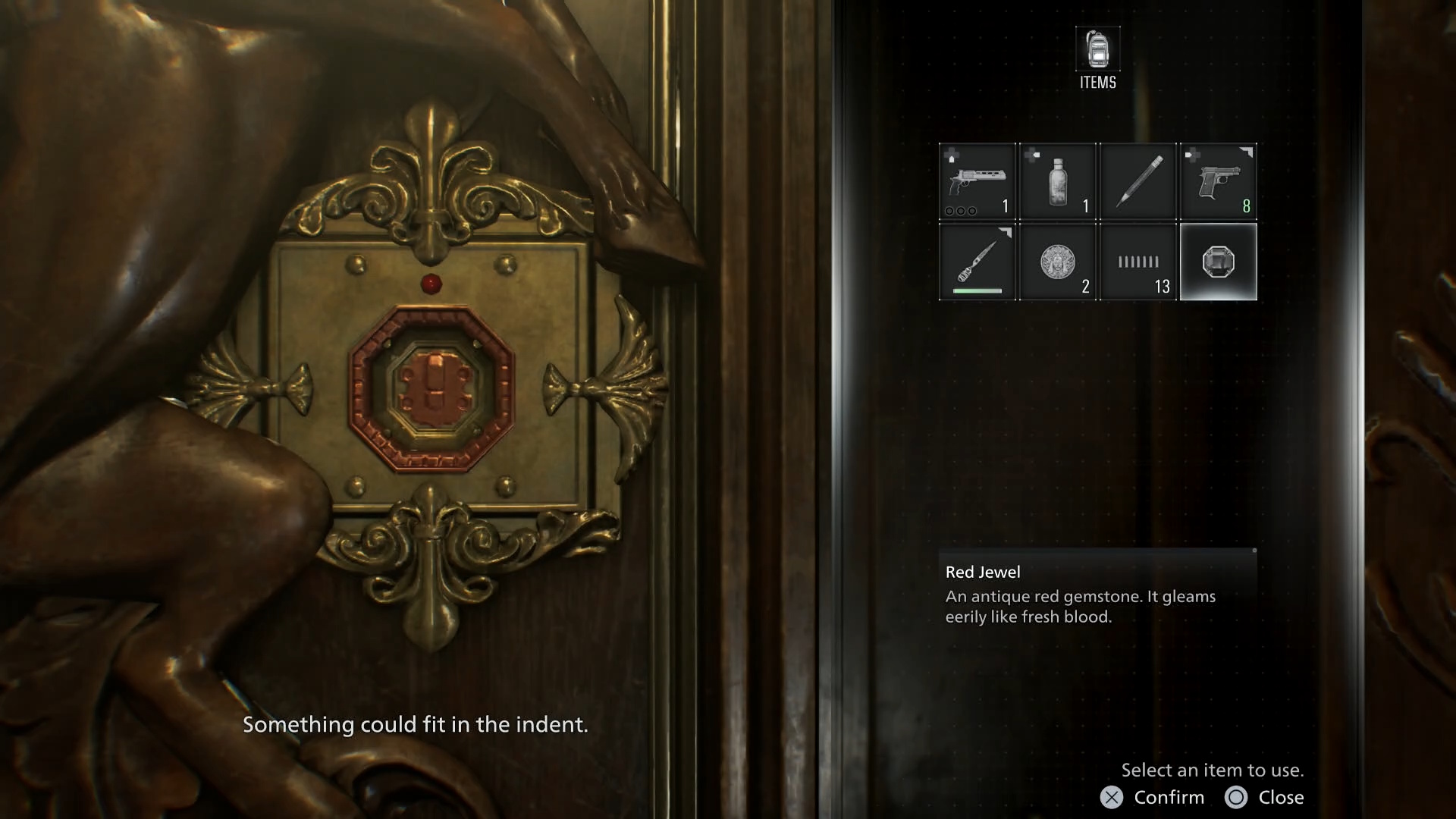This screenshot has height=819, width=1456.
Task: Select the revolver in the inventory
Action: click(x=977, y=182)
